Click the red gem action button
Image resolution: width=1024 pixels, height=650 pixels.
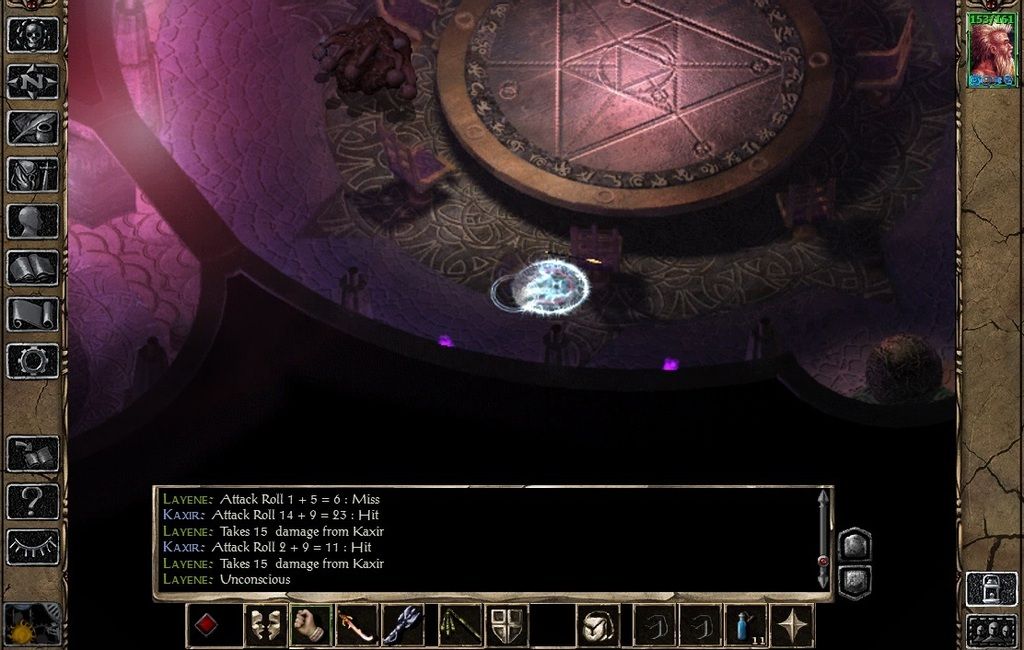tap(208, 625)
